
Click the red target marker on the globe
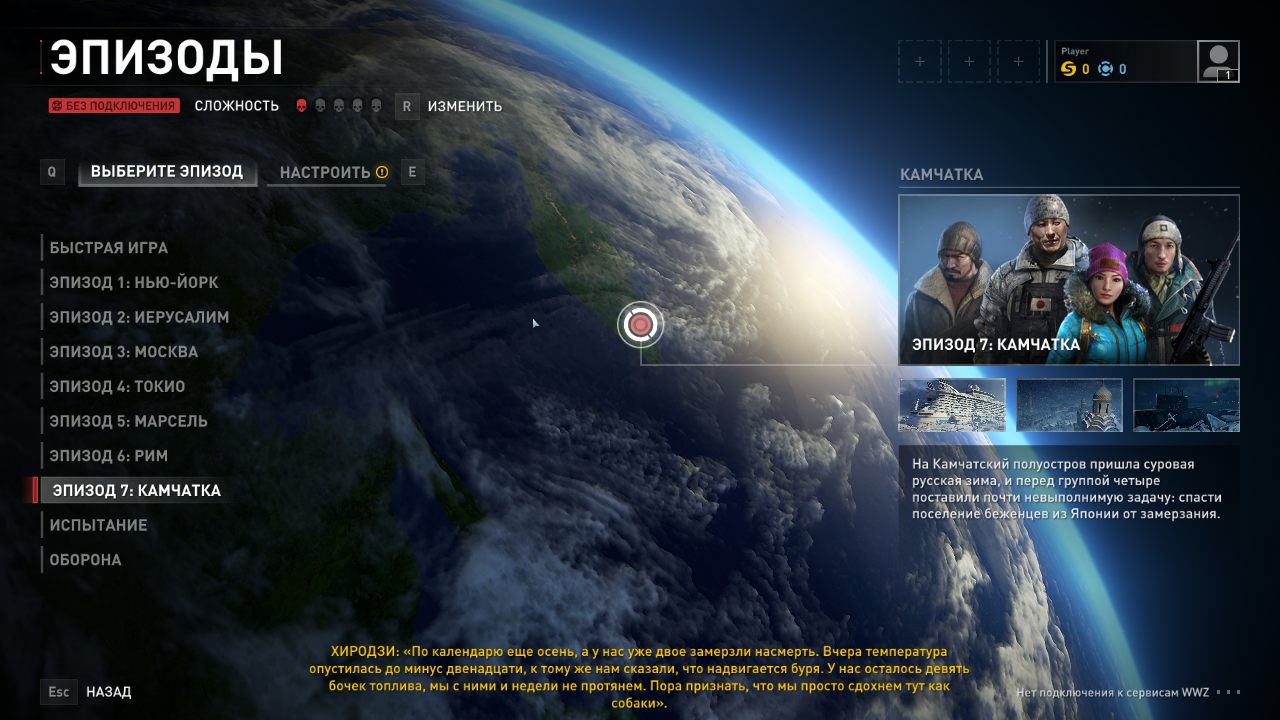(x=641, y=324)
